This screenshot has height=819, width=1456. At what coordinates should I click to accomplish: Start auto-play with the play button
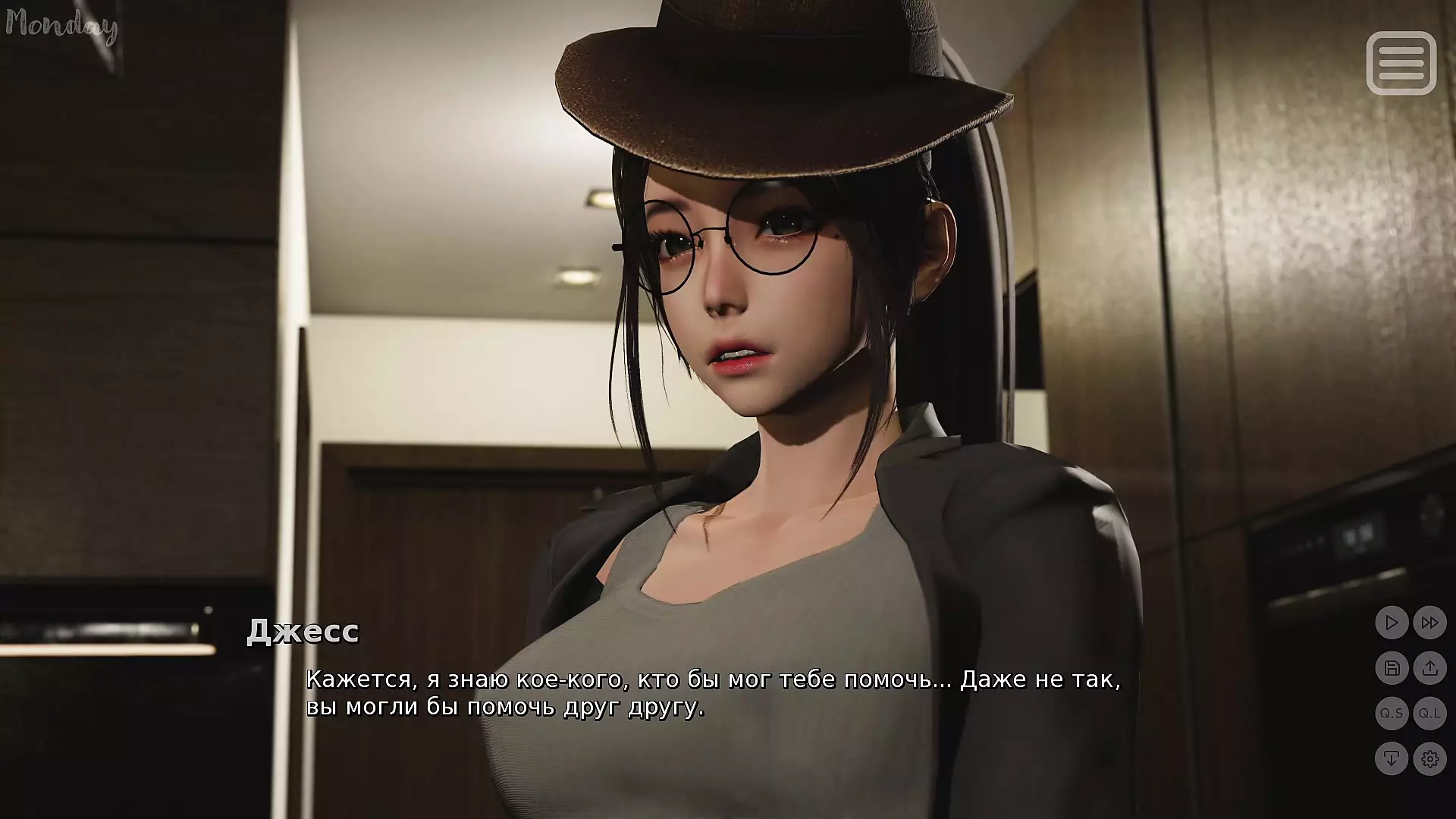pyautogui.click(x=1392, y=623)
